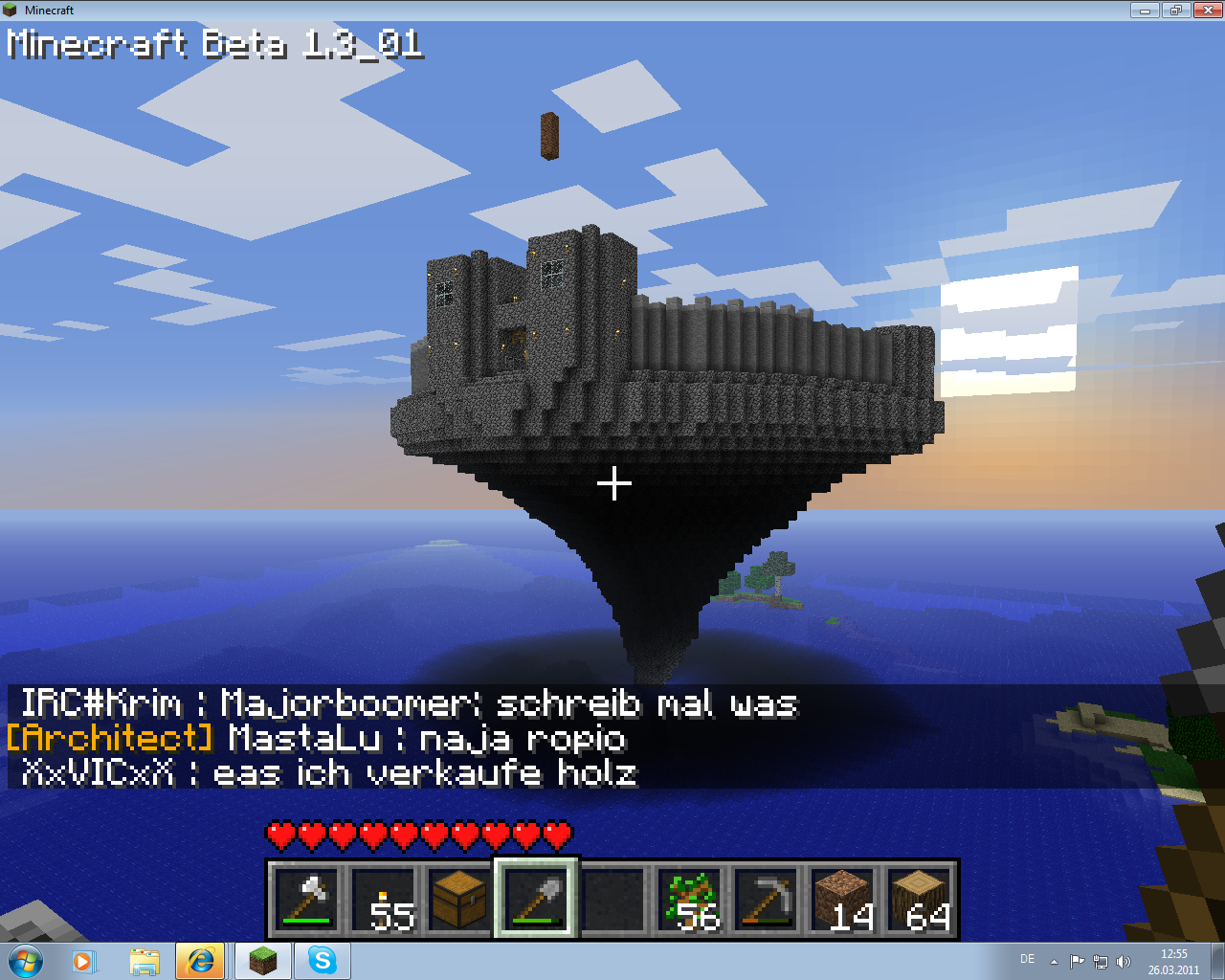
Task: Select the pickaxe hotbar slot
Action: coord(766,900)
